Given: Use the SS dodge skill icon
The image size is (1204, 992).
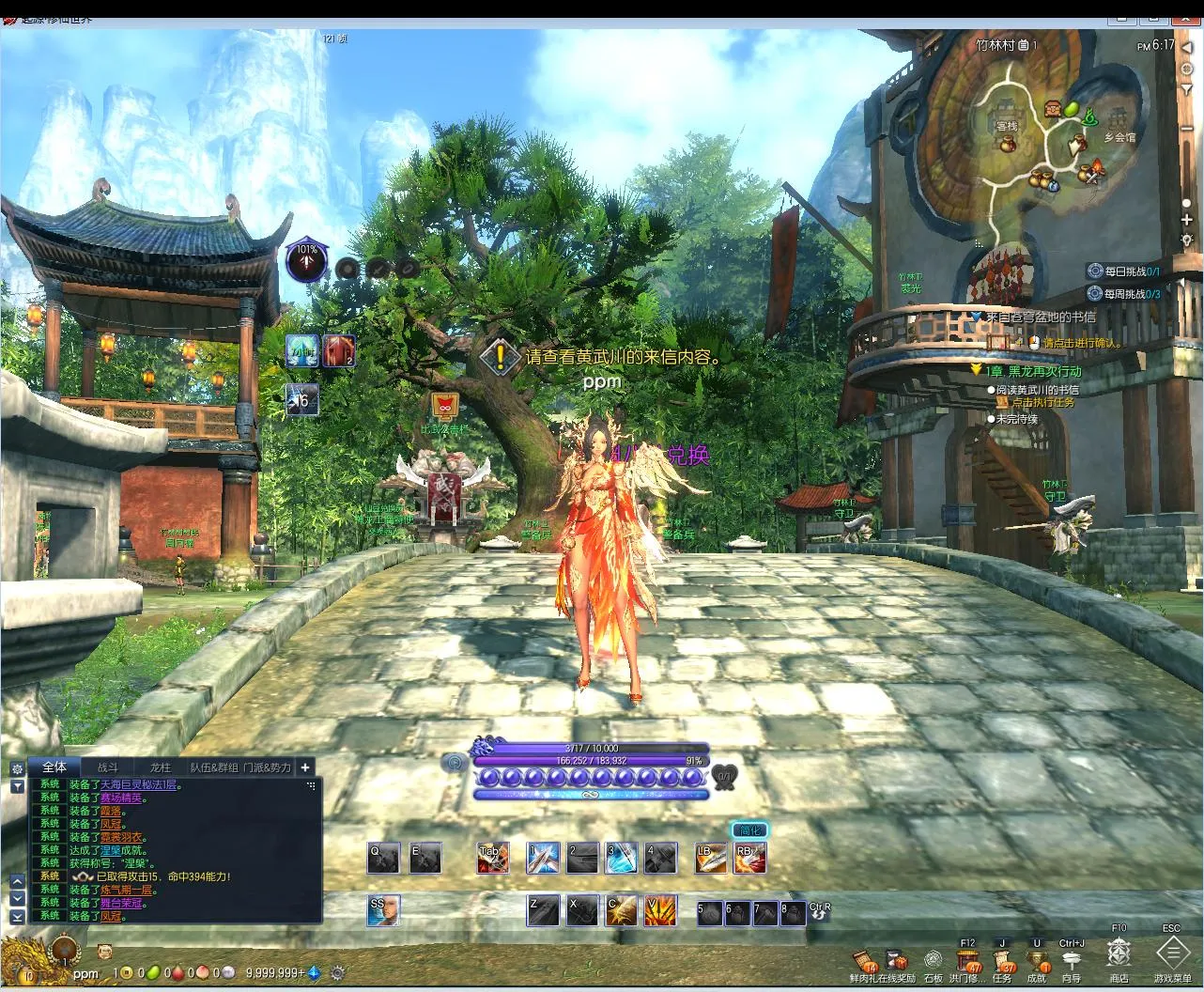Looking at the screenshot, I should (383, 910).
